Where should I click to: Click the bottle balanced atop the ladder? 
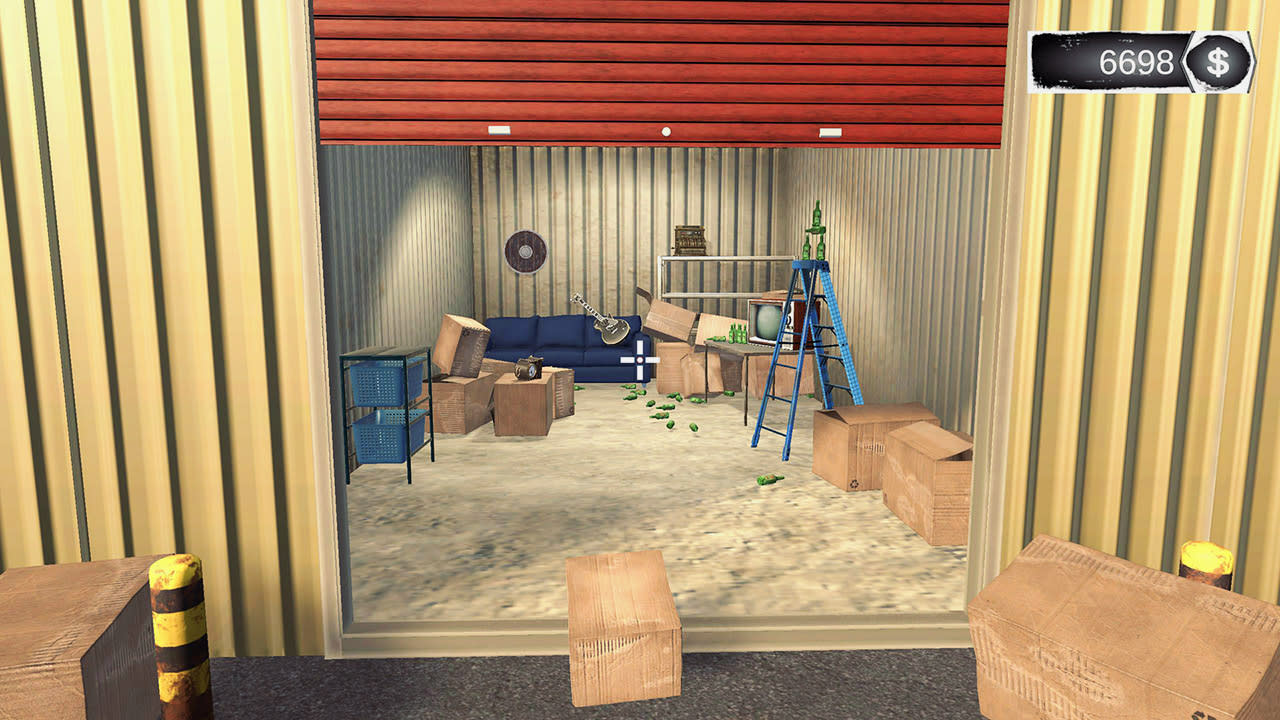click(818, 213)
